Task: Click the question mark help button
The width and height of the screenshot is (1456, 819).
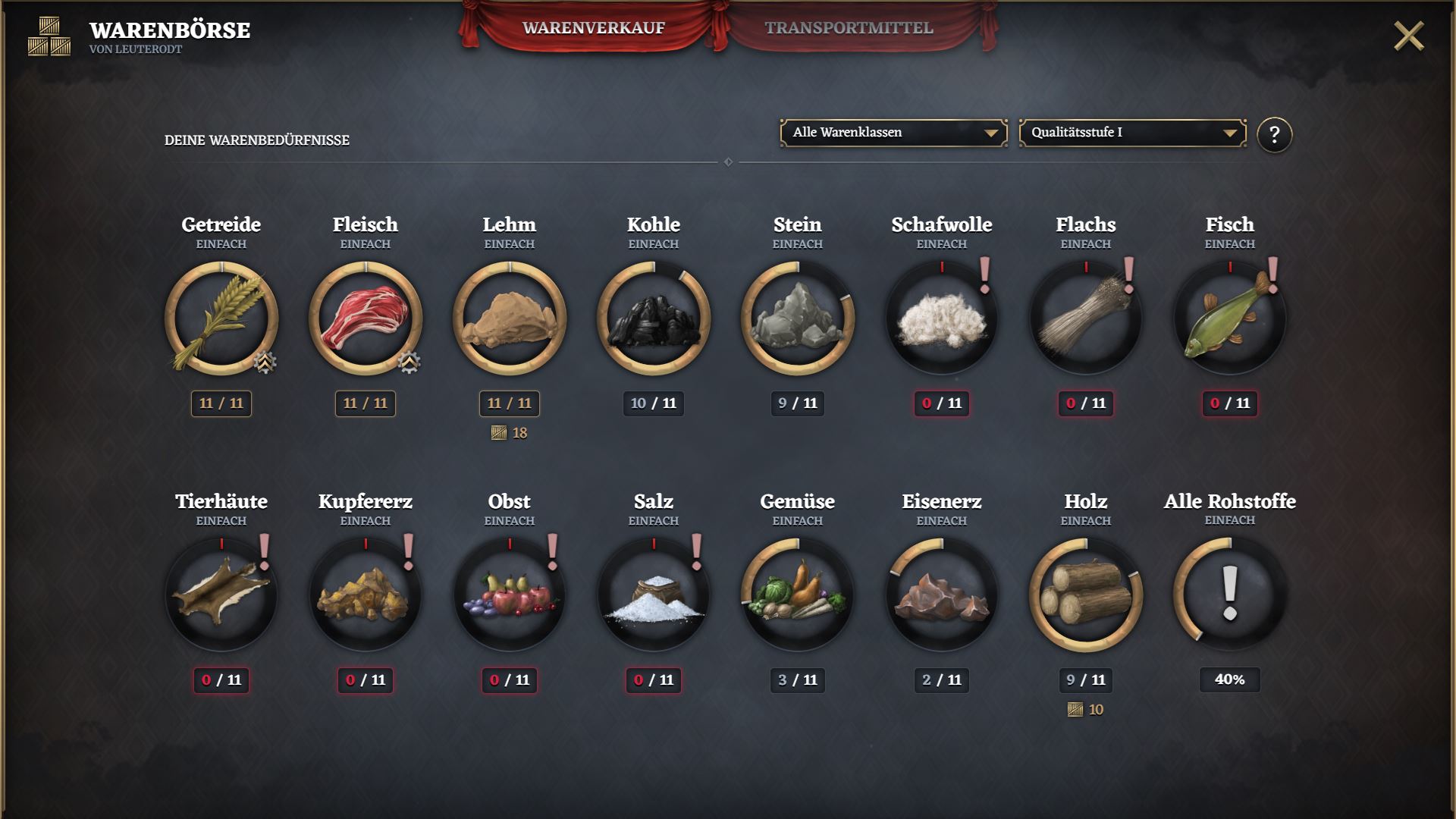Action: [x=1274, y=135]
